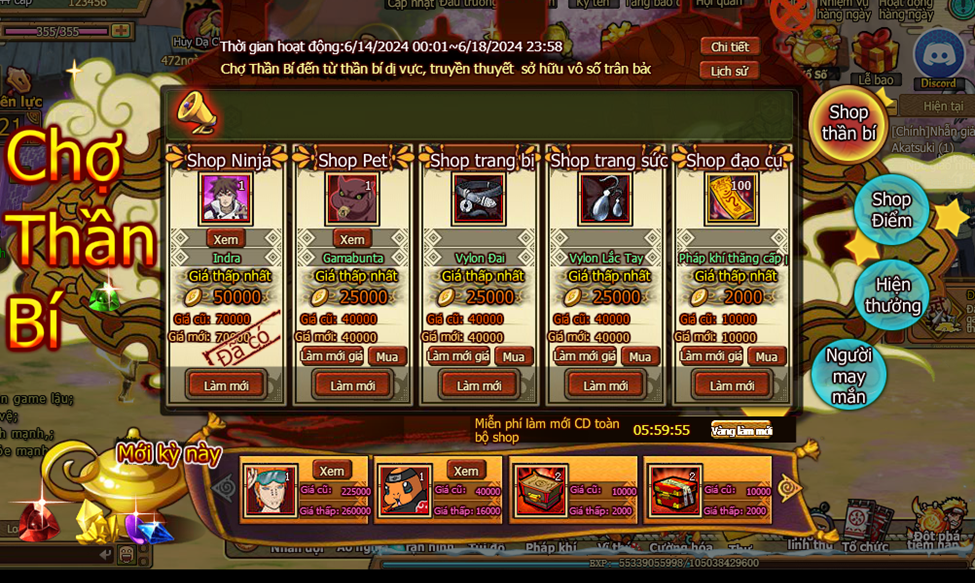Open the Hiện thưởng tab
The image size is (975, 583).
892,295
